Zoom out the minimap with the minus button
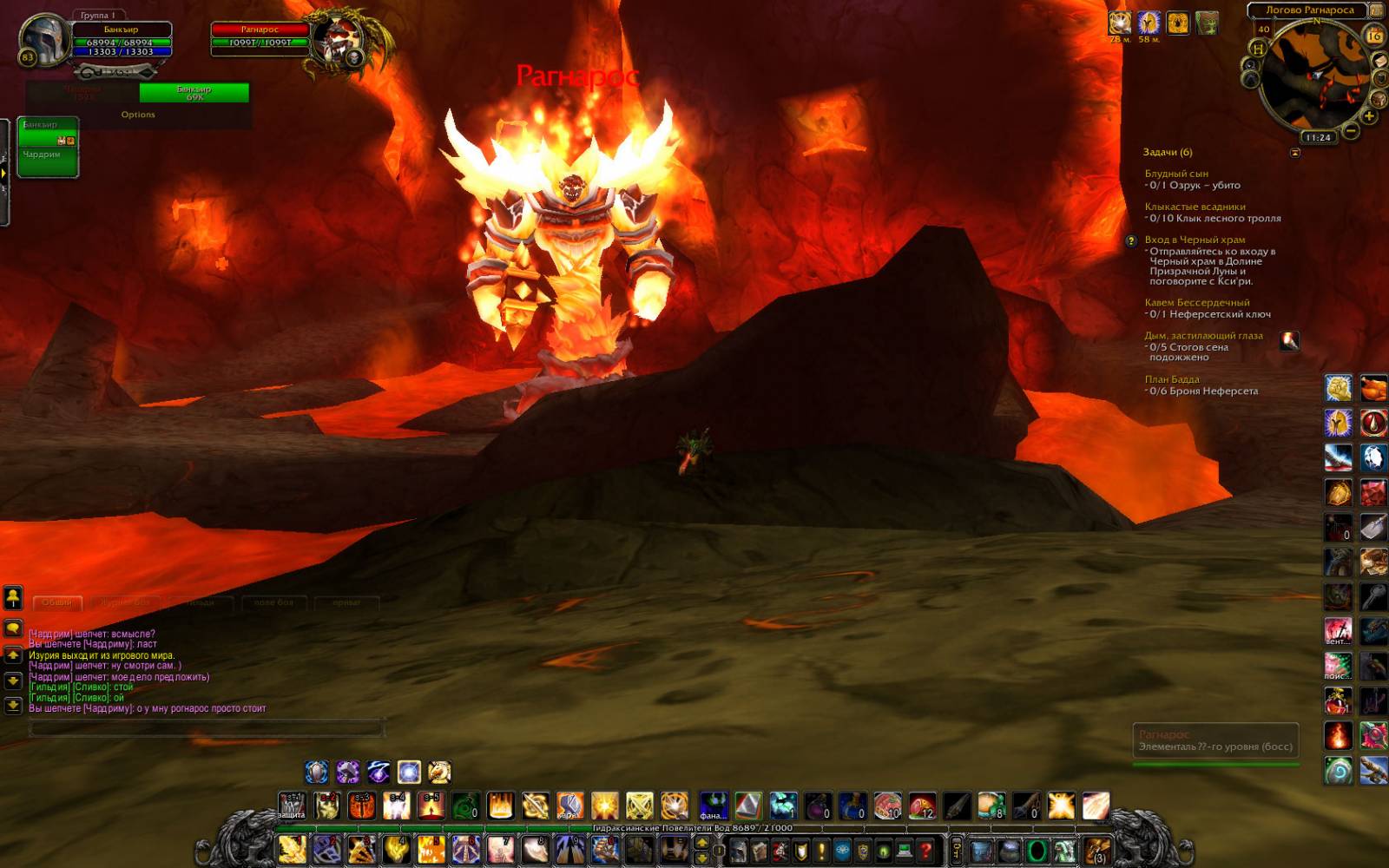Image resolution: width=1389 pixels, height=868 pixels. 1352,131
